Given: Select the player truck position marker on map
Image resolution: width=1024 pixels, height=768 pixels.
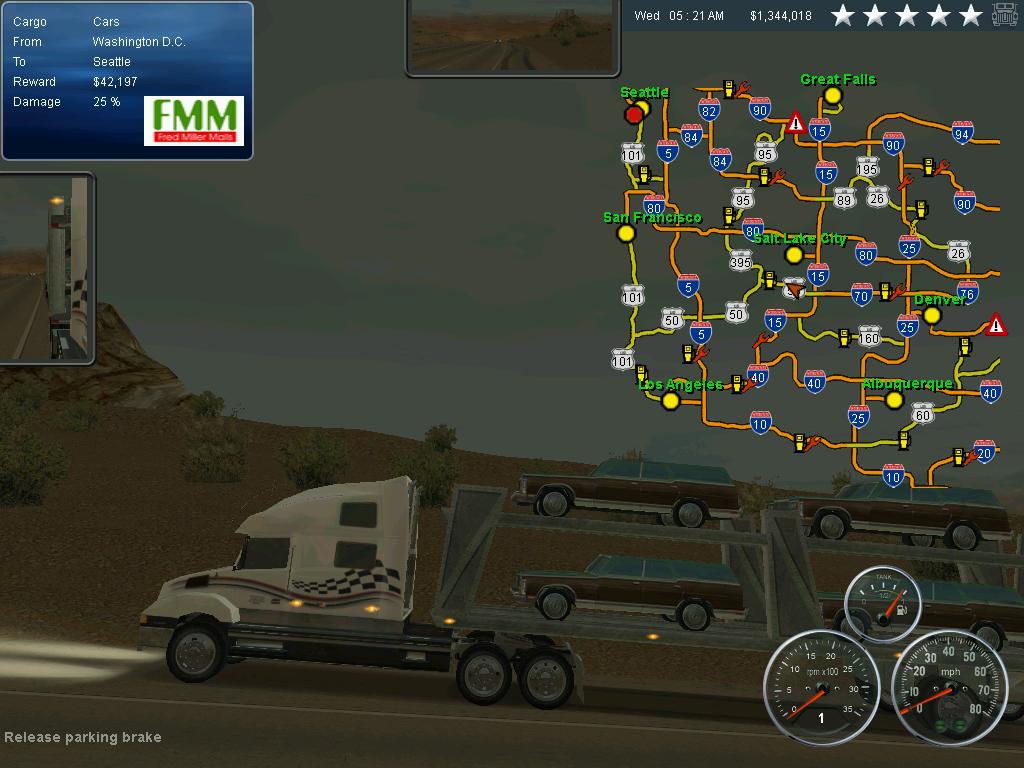Looking at the screenshot, I should [795, 288].
